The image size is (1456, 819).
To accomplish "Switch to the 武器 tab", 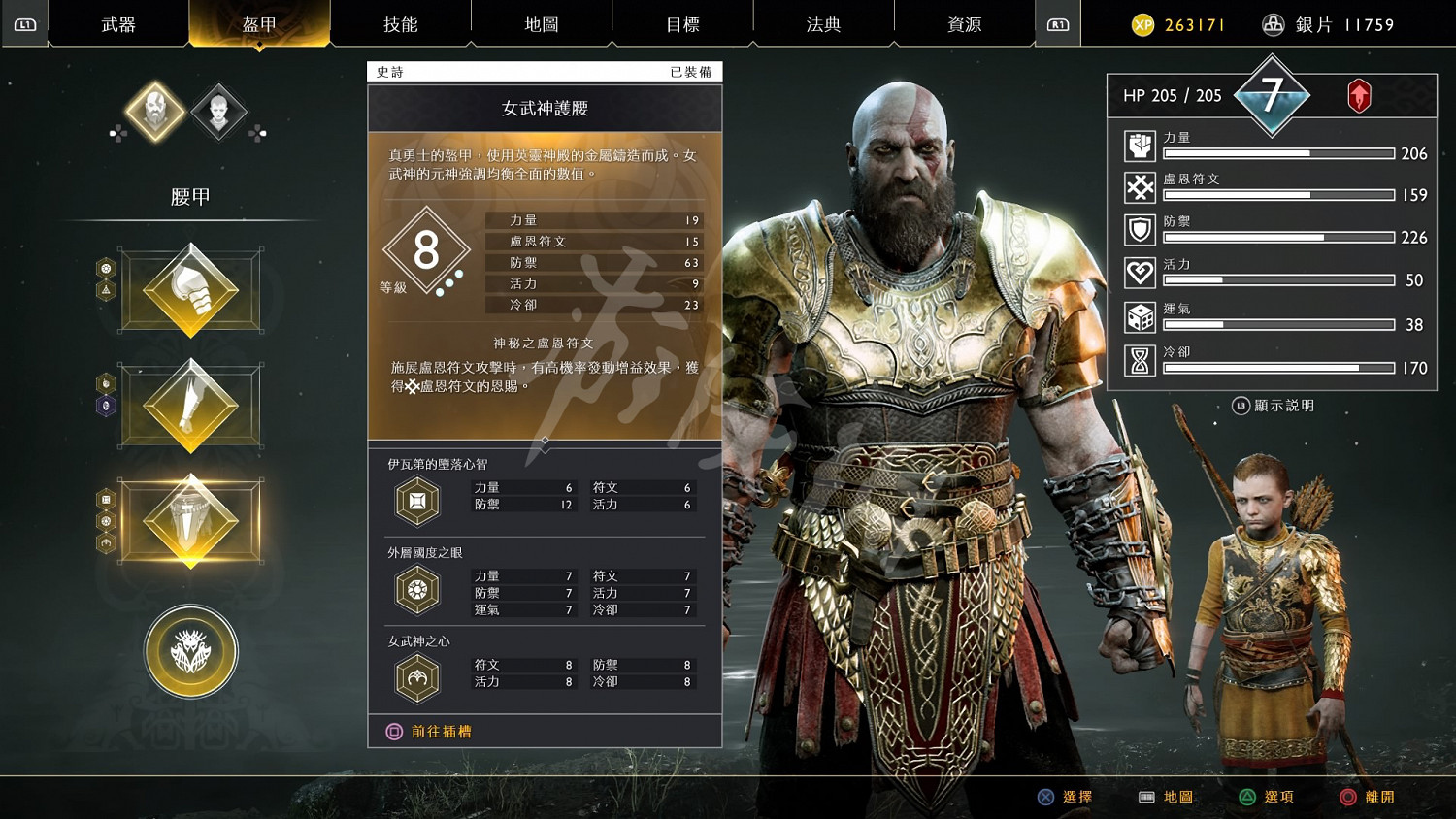I will pos(116,24).
